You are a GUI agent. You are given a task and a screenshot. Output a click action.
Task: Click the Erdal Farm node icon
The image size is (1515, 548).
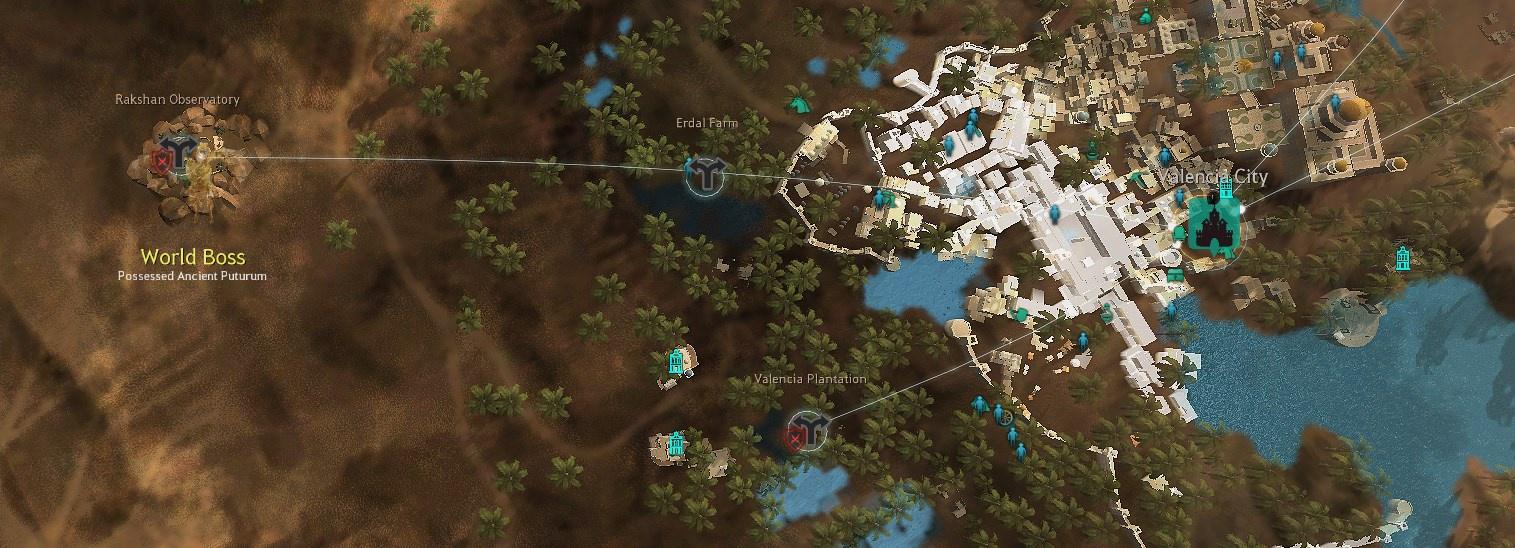(707, 174)
